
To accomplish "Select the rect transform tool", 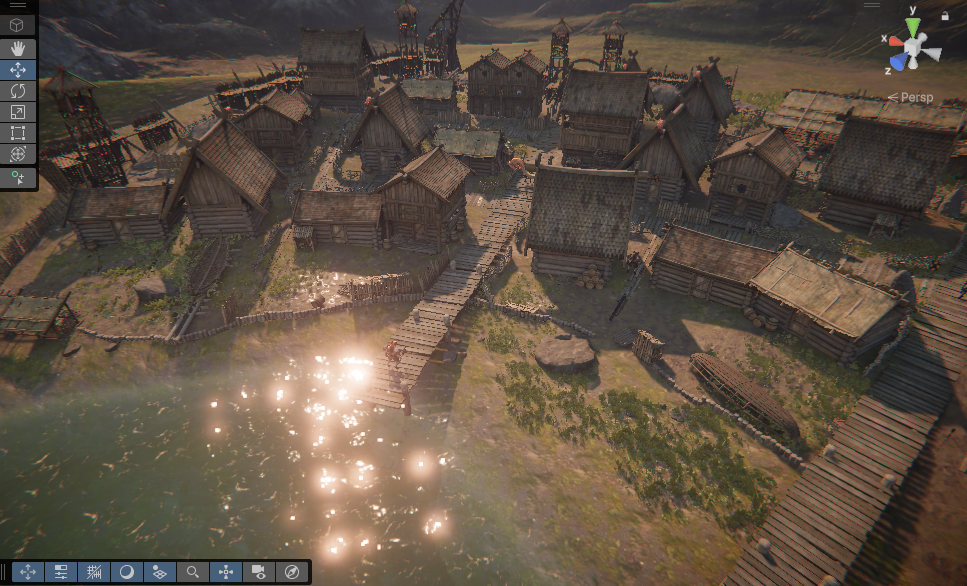I will [x=18, y=133].
